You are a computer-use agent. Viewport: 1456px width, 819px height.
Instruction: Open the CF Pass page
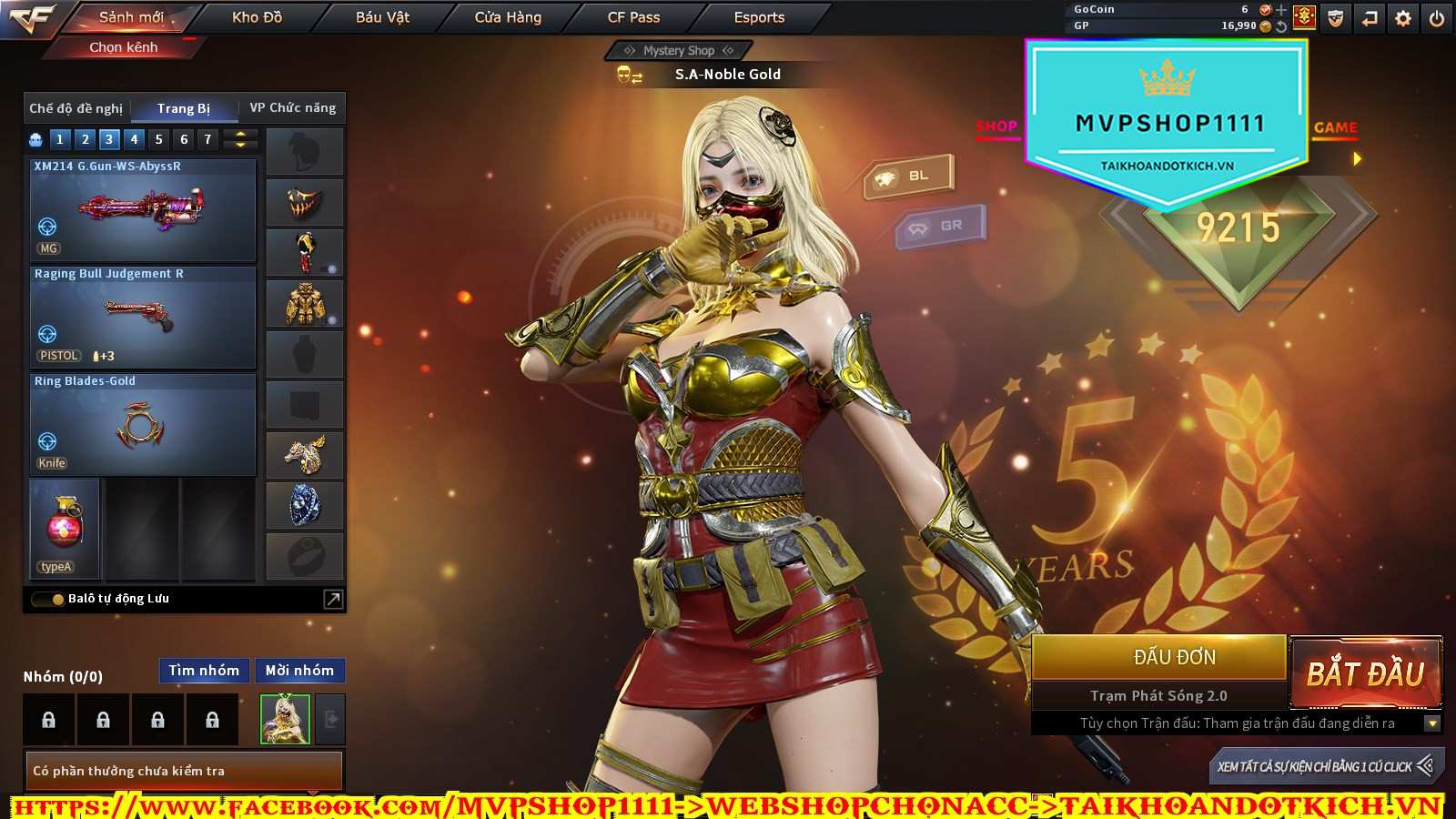633,17
